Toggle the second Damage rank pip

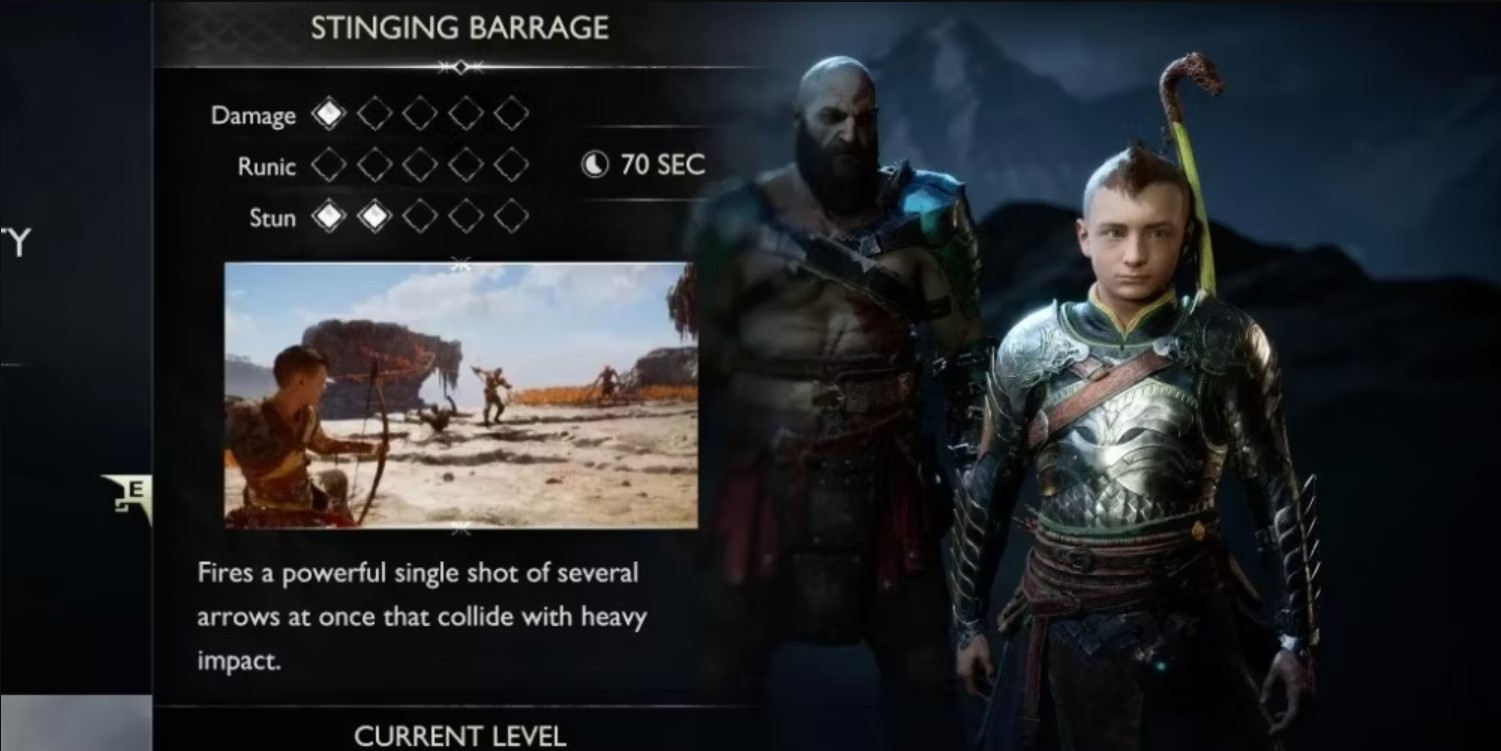point(373,114)
